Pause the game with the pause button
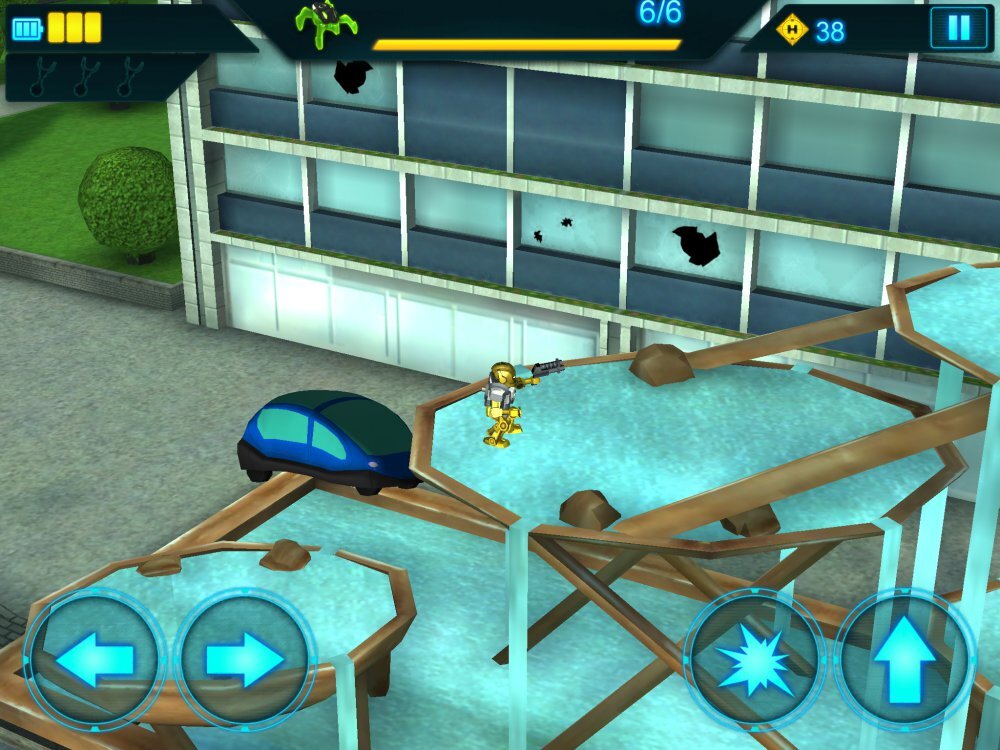The height and width of the screenshot is (750, 1000). click(x=958, y=28)
